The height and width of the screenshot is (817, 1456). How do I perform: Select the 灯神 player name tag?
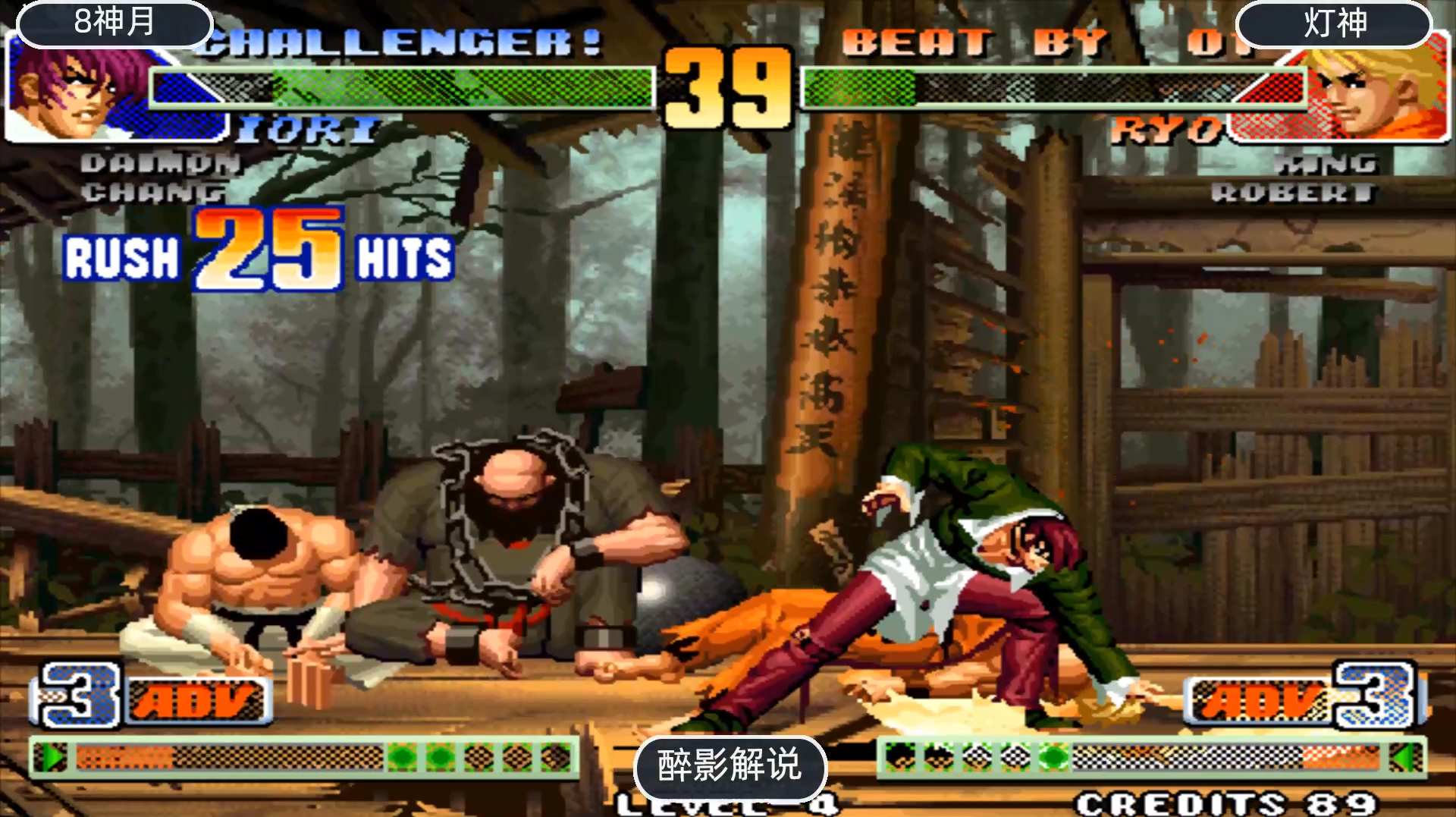coord(1335,24)
